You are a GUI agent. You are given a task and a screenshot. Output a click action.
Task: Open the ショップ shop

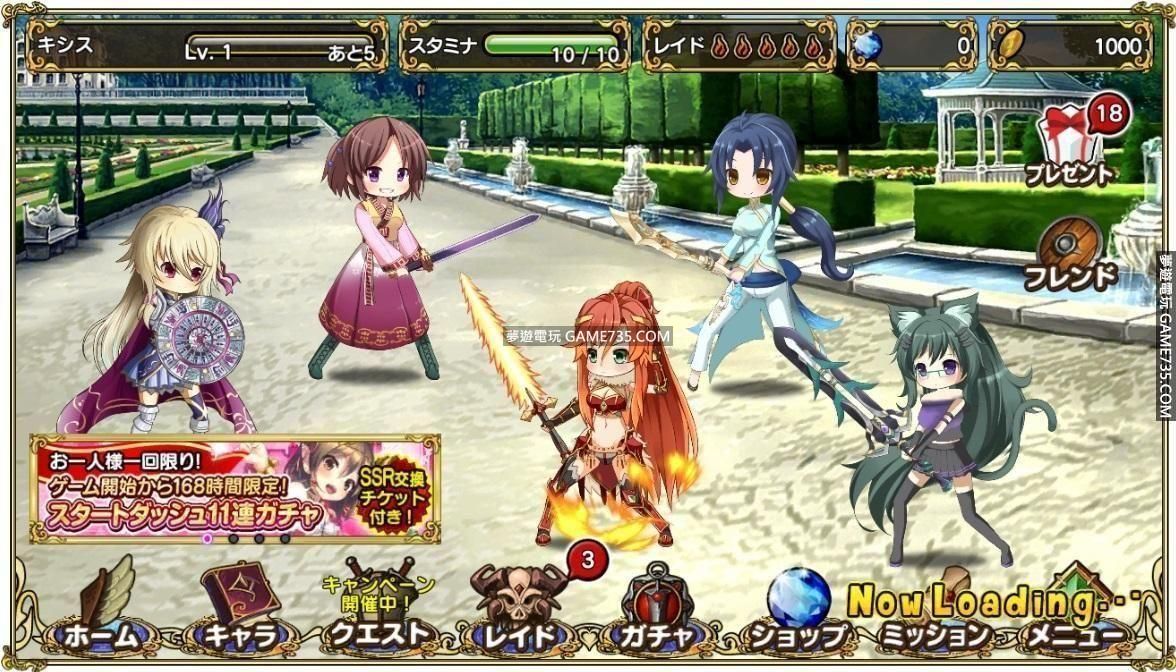797,612
